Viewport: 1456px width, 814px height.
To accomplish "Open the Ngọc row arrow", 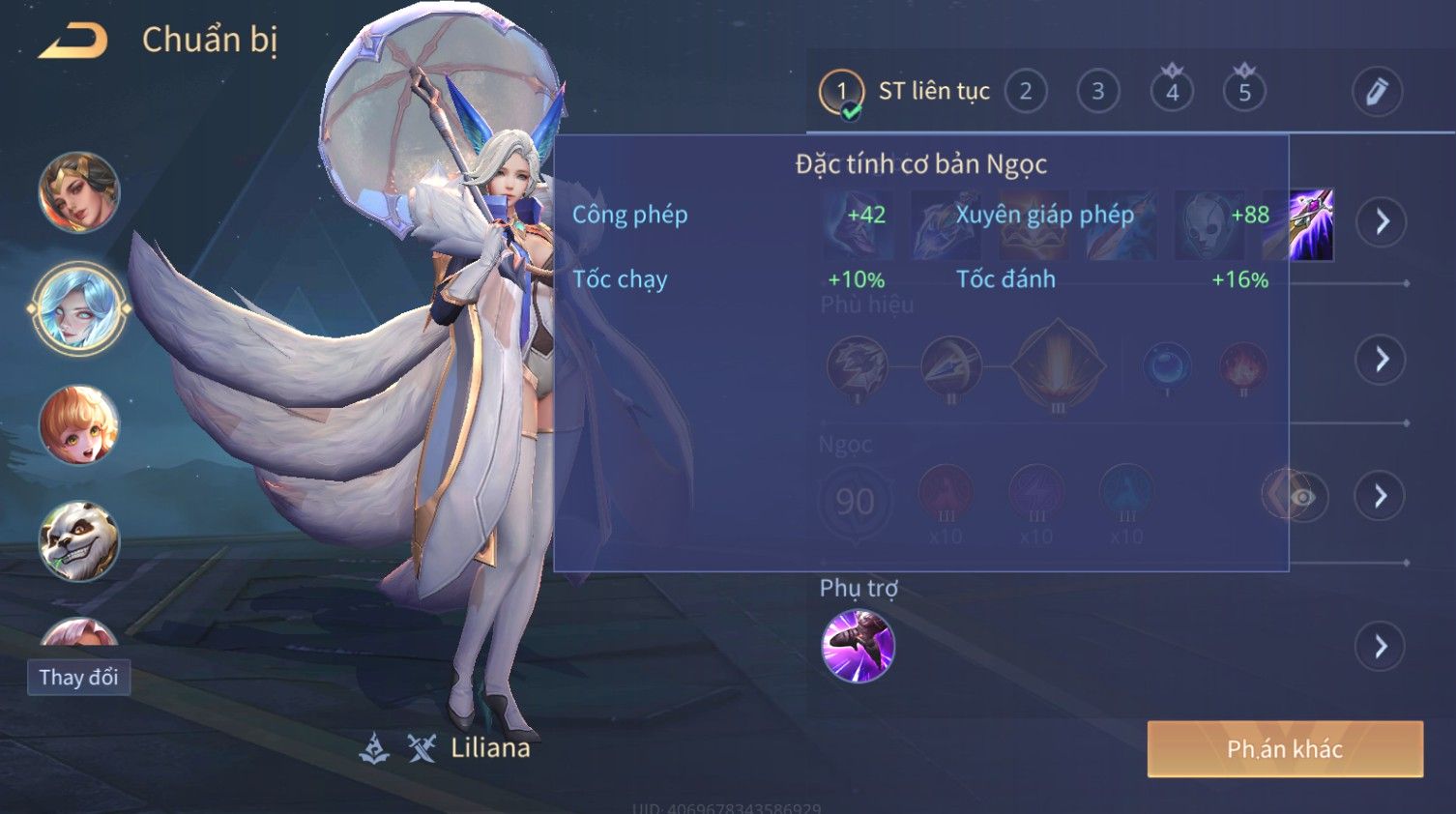I will (1382, 496).
